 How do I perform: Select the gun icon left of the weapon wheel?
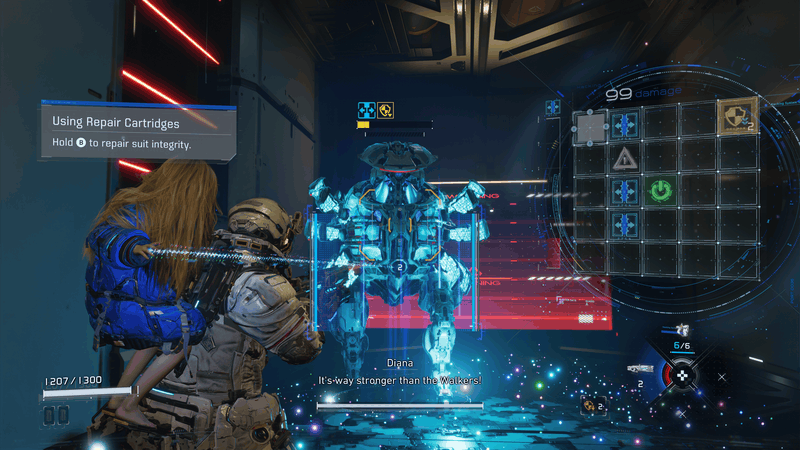tap(641, 368)
